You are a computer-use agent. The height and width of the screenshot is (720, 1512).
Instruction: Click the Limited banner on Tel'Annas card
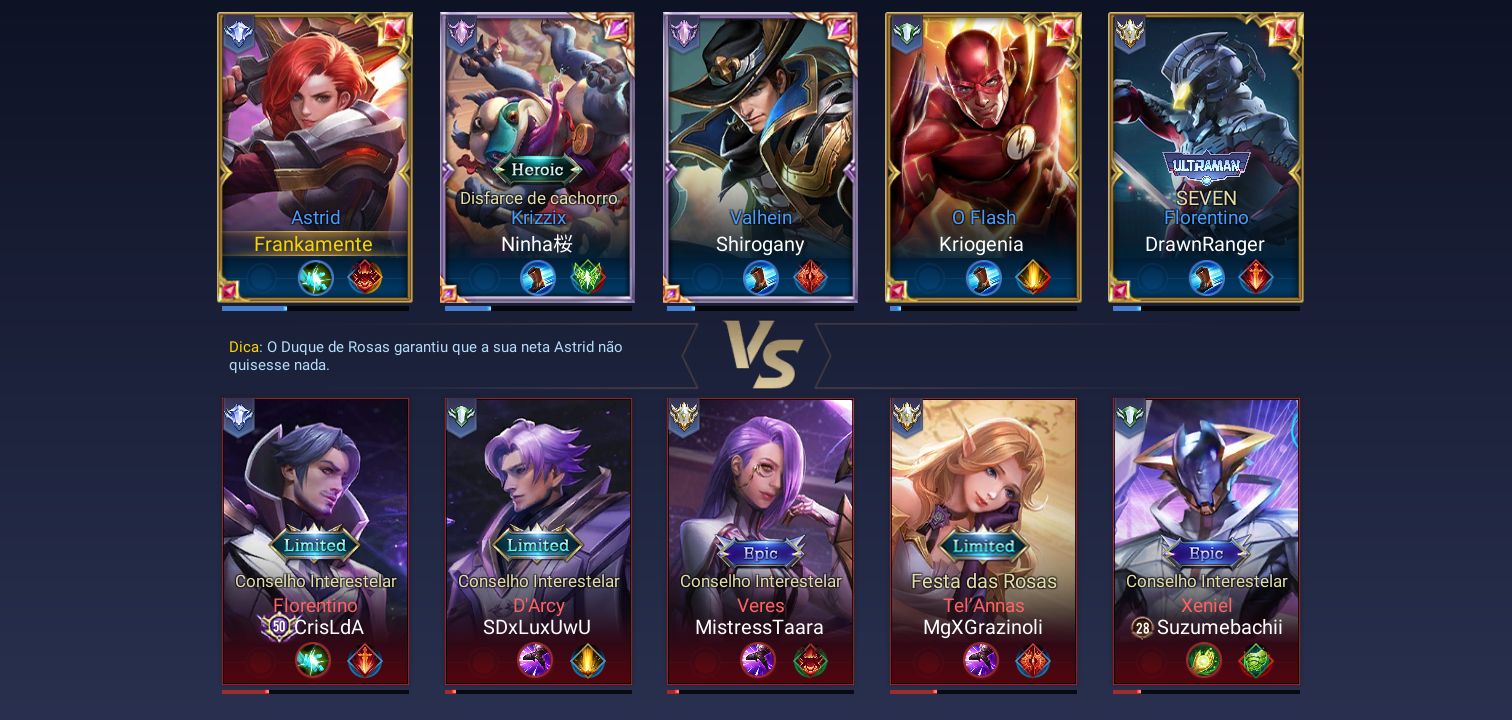point(983,546)
